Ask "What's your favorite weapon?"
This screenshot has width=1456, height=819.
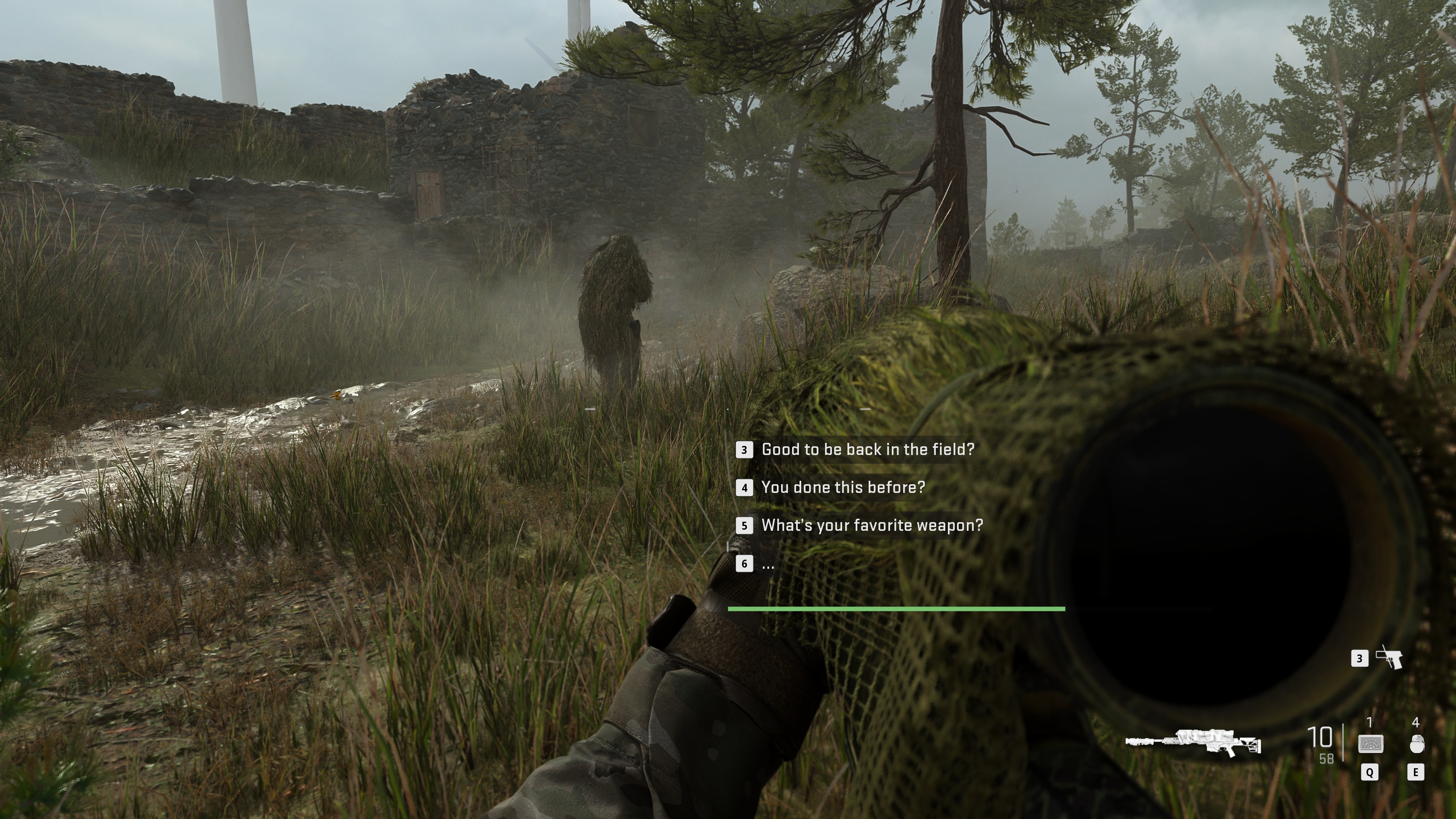(872, 525)
